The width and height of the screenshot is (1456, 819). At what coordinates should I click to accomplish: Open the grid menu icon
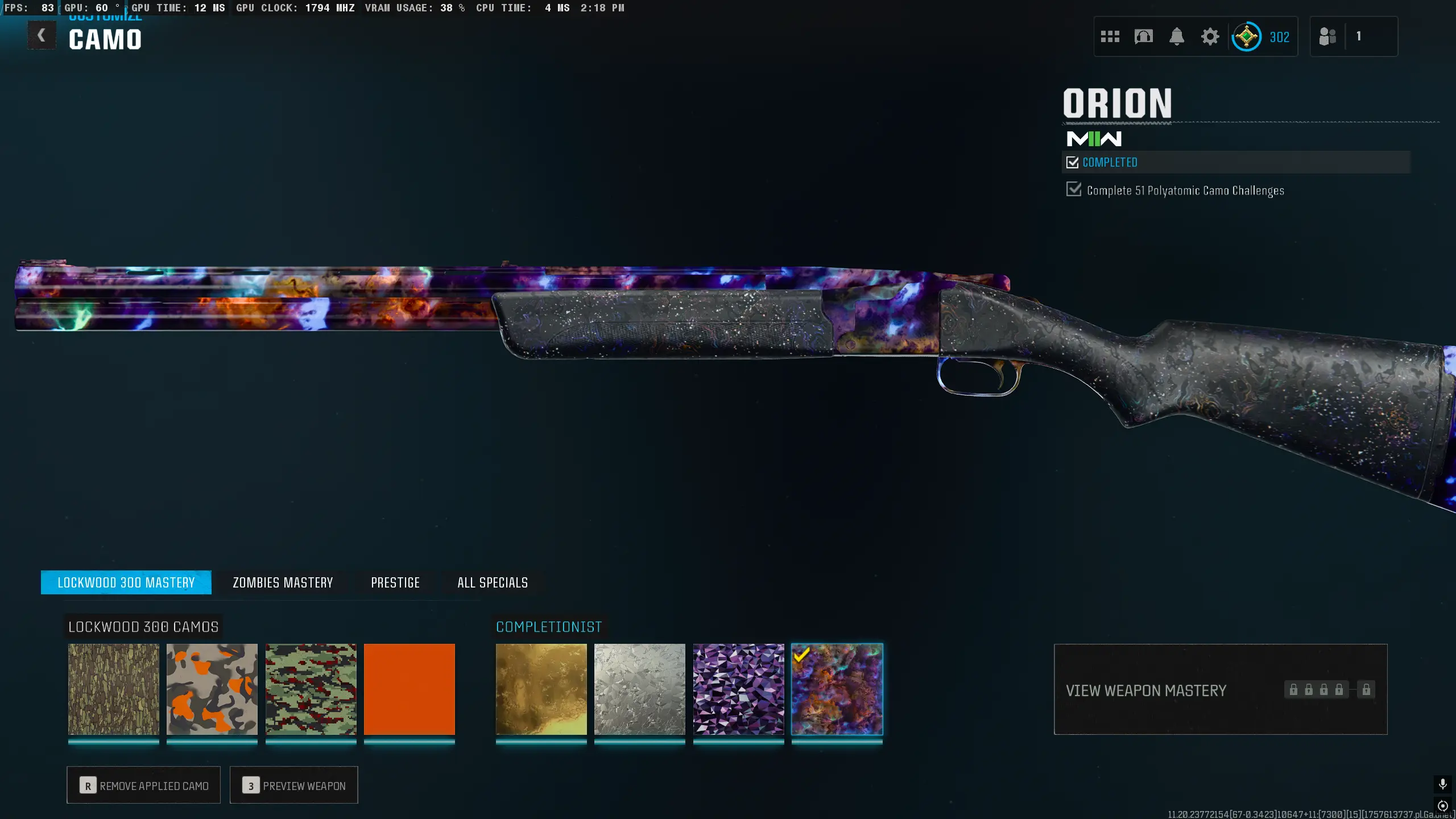tap(1110, 37)
